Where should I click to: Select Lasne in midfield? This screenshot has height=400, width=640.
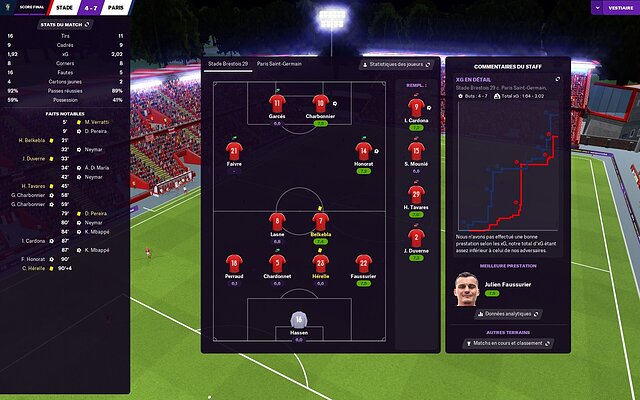pyautogui.click(x=277, y=221)
